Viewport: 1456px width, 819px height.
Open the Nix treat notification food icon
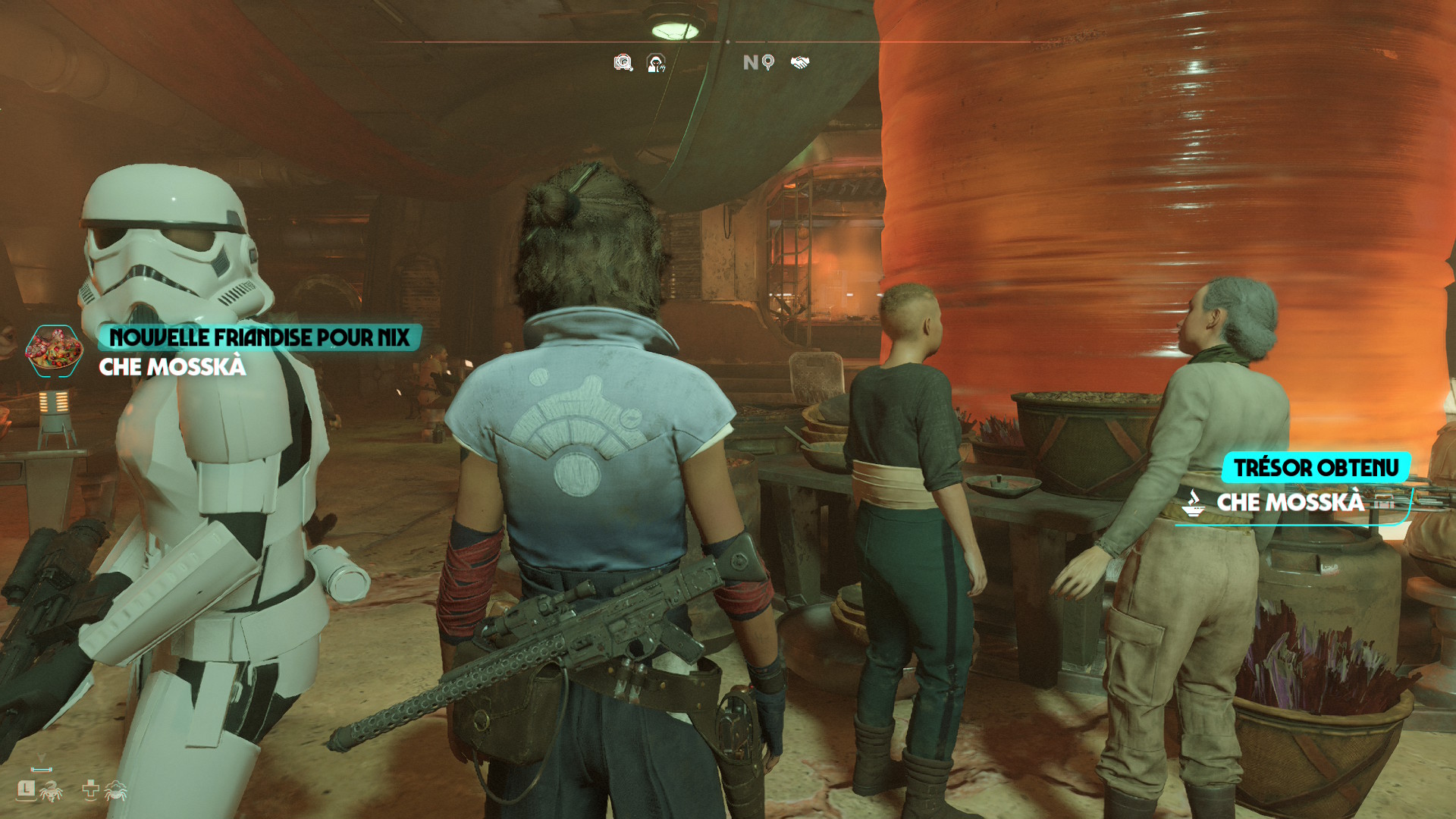tap(54, 351)
